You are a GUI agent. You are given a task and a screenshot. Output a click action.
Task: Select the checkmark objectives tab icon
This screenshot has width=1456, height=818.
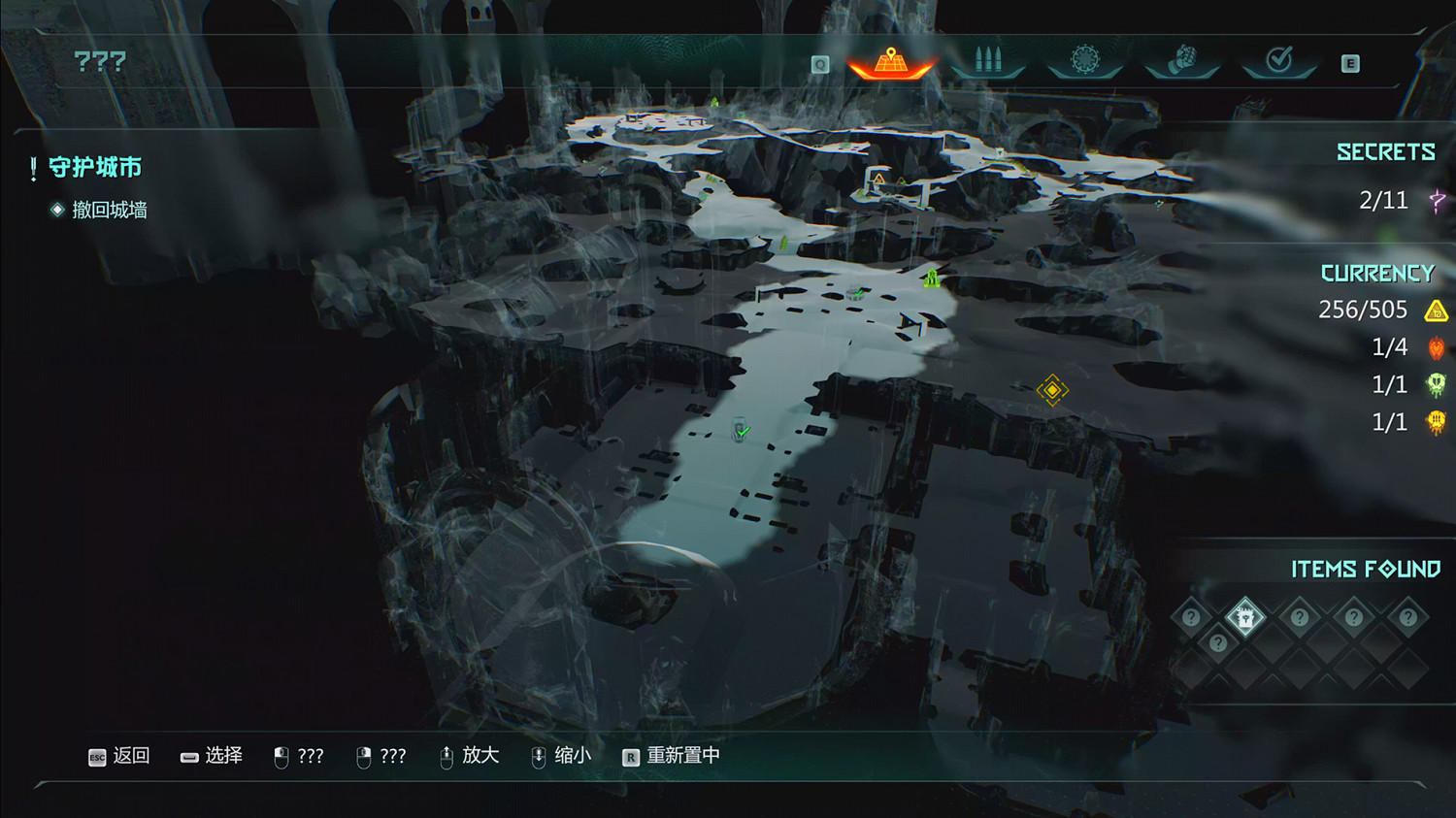coord(1278,60)
